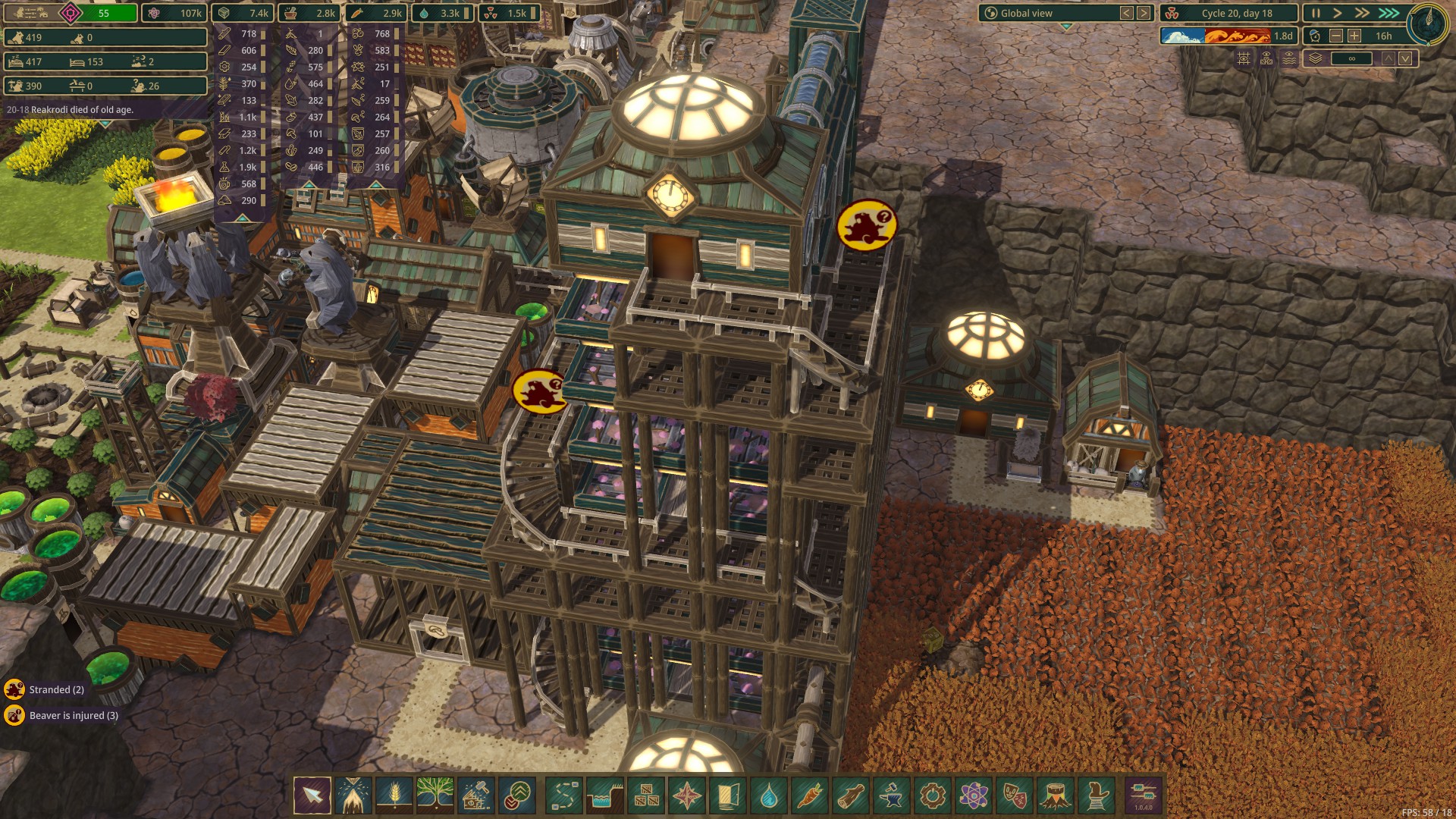Lower the visible layer with down arrow
1456x819 pixels.
coord(1405,58)
